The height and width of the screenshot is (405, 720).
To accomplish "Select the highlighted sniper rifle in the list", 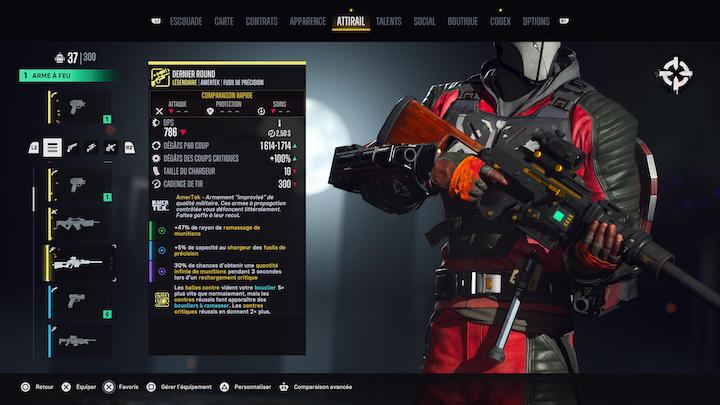I will coord(78,262).
